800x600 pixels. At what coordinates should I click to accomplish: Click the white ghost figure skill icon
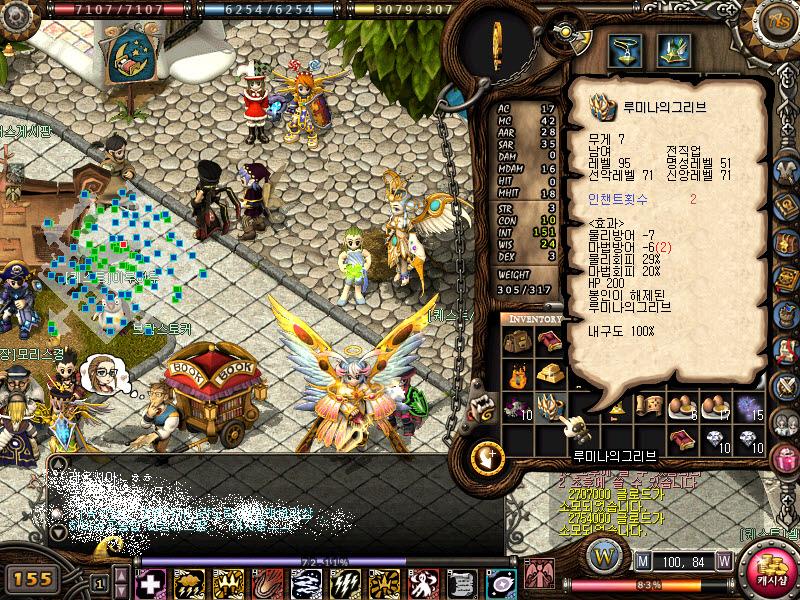pos(423,584)
